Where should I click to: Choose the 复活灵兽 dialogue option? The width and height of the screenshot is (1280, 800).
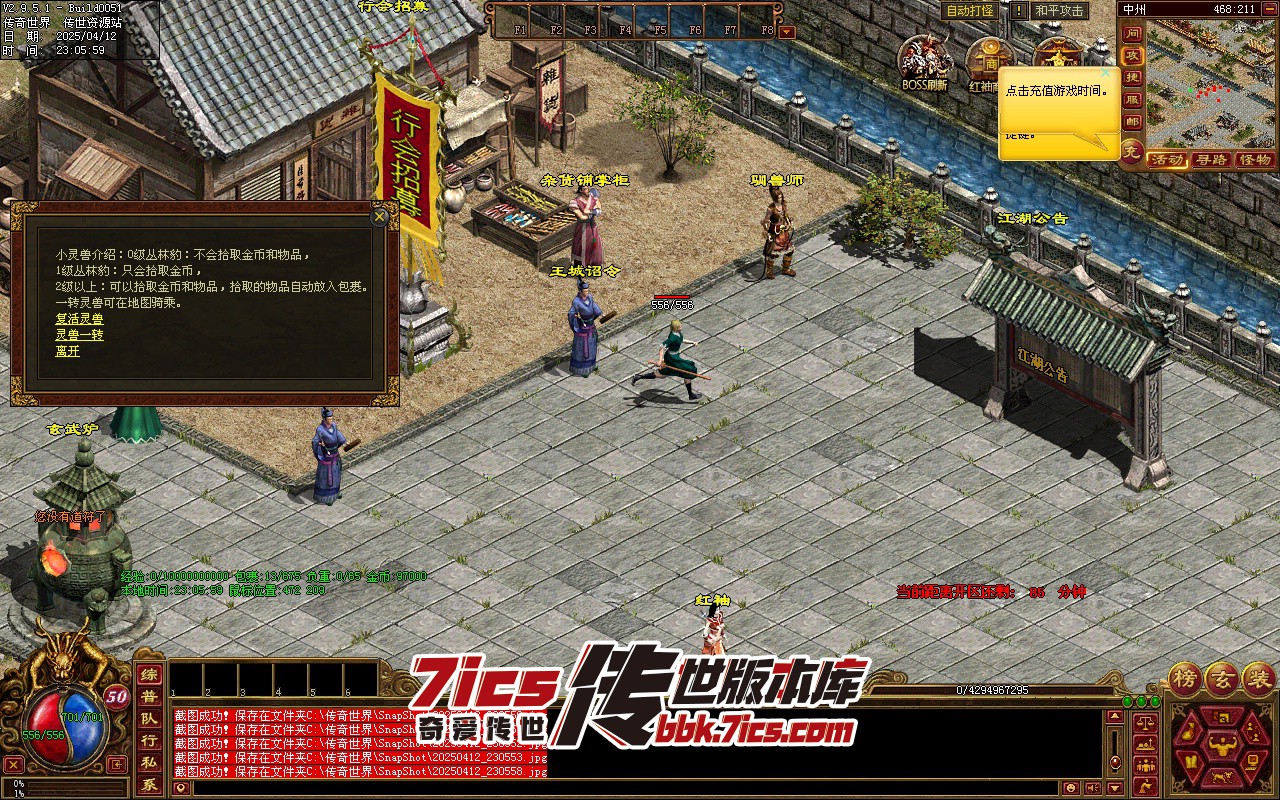79,319
